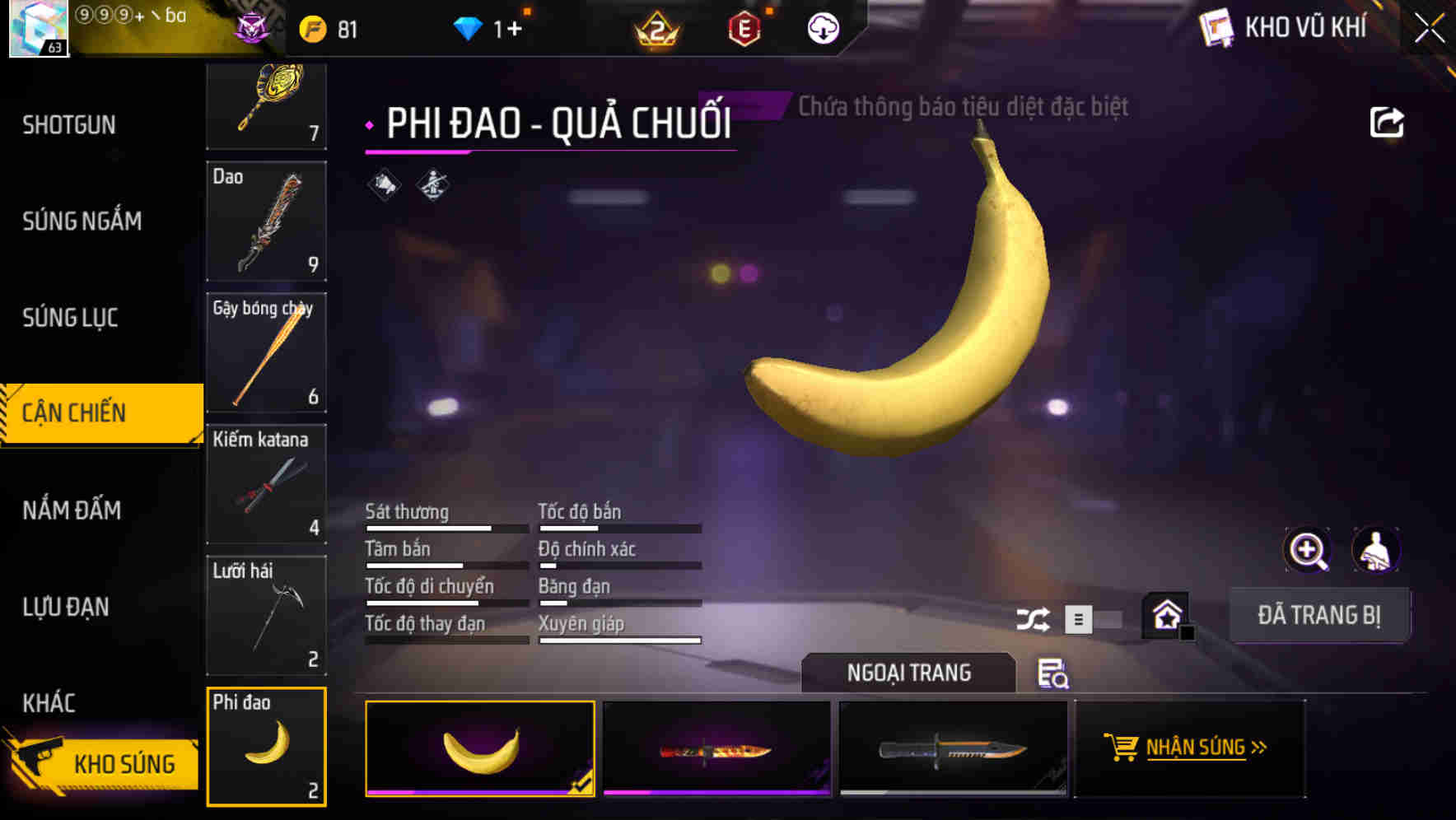Toggle the megaphone kill-feed badge under the title
The image size is (1456, 820).
tap(382, 184)
